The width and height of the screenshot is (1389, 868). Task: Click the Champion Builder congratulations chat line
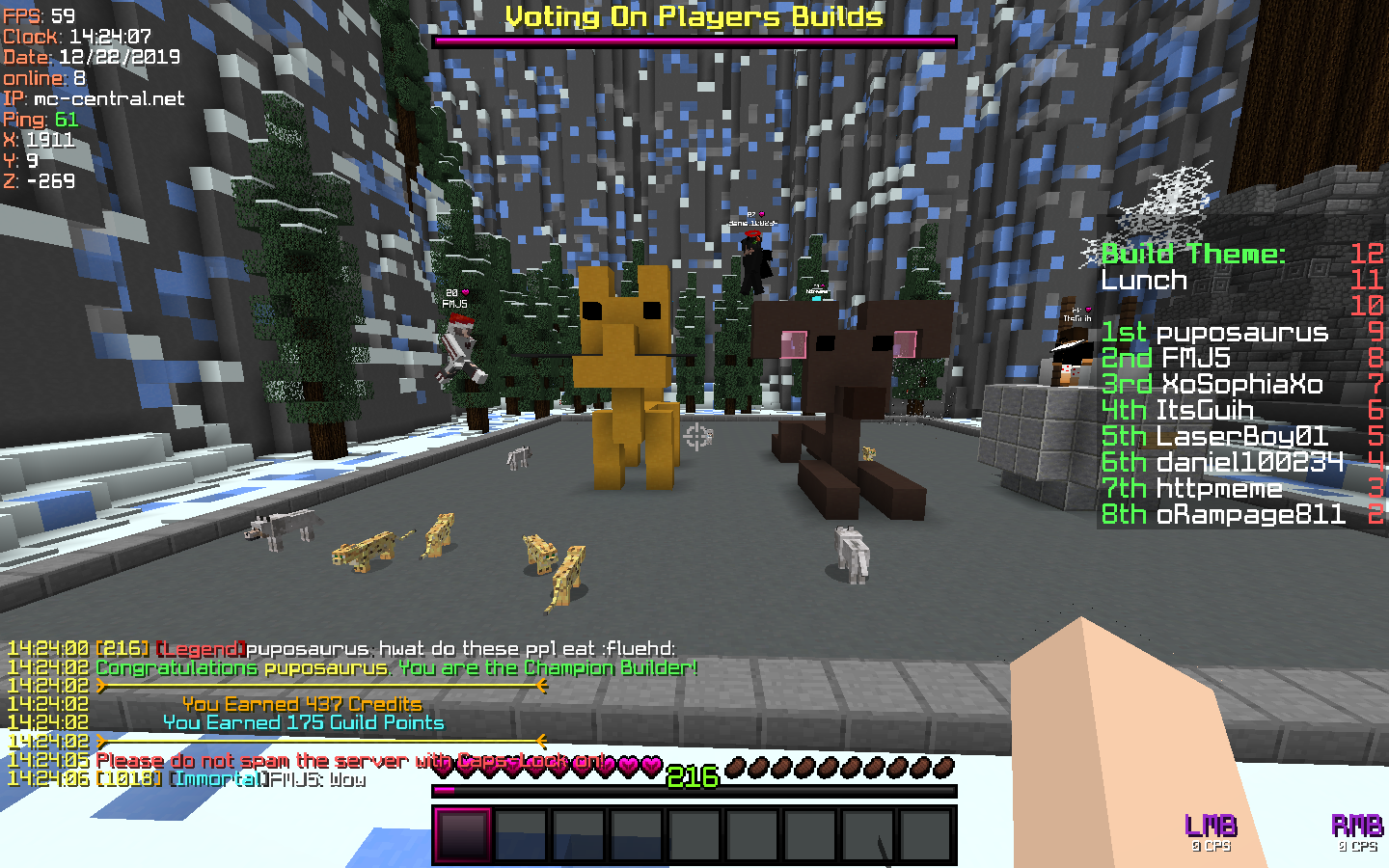coord(395,667)
